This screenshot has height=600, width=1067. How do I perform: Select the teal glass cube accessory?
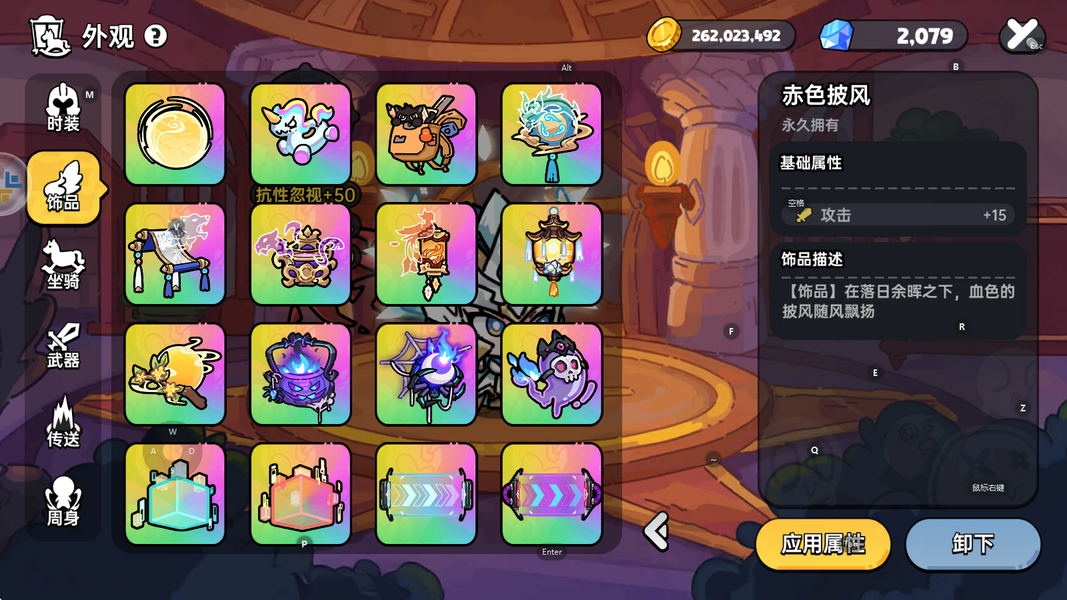click(175, 494)
